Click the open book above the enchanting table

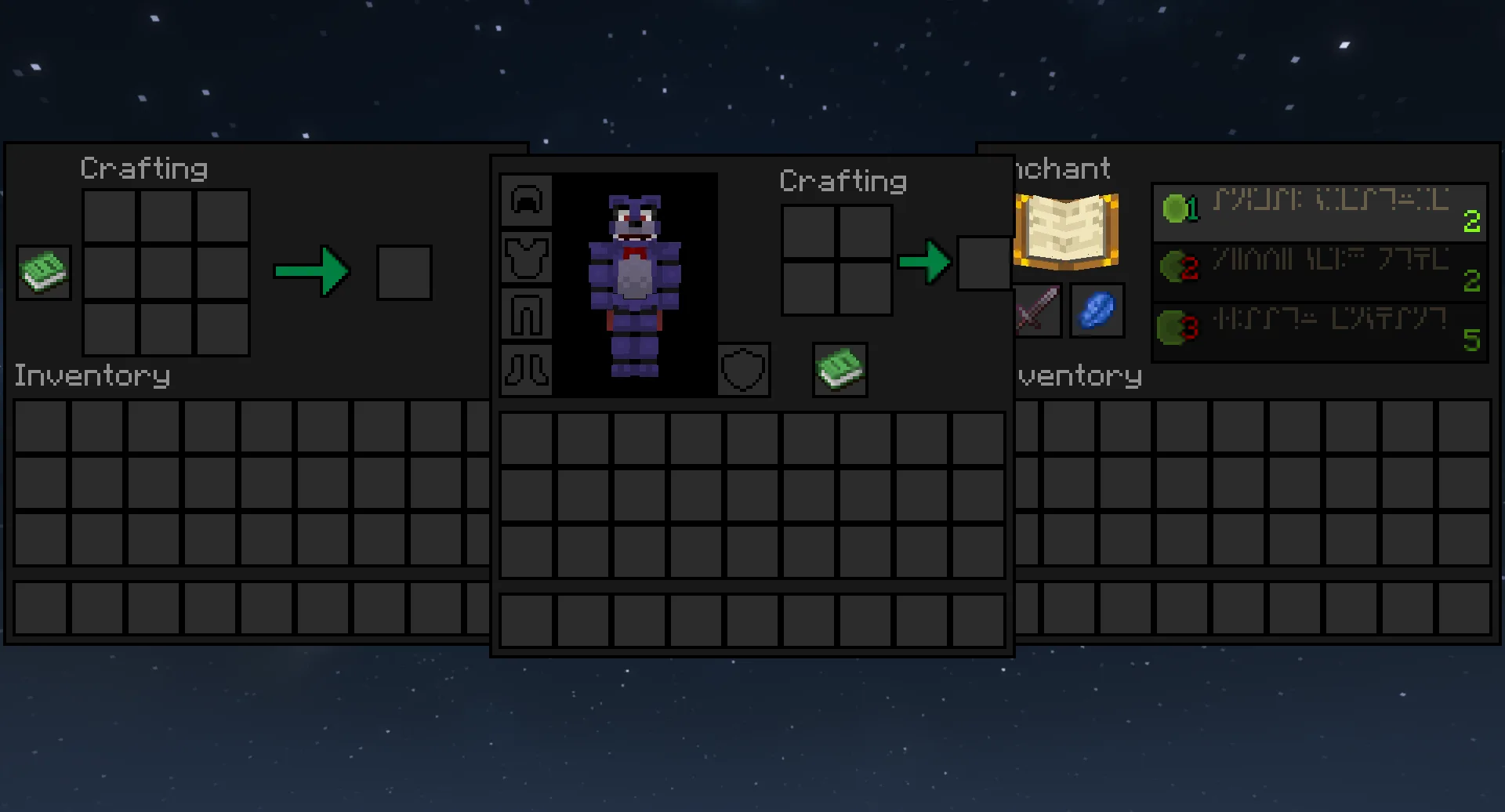(x=1065, y=229)
